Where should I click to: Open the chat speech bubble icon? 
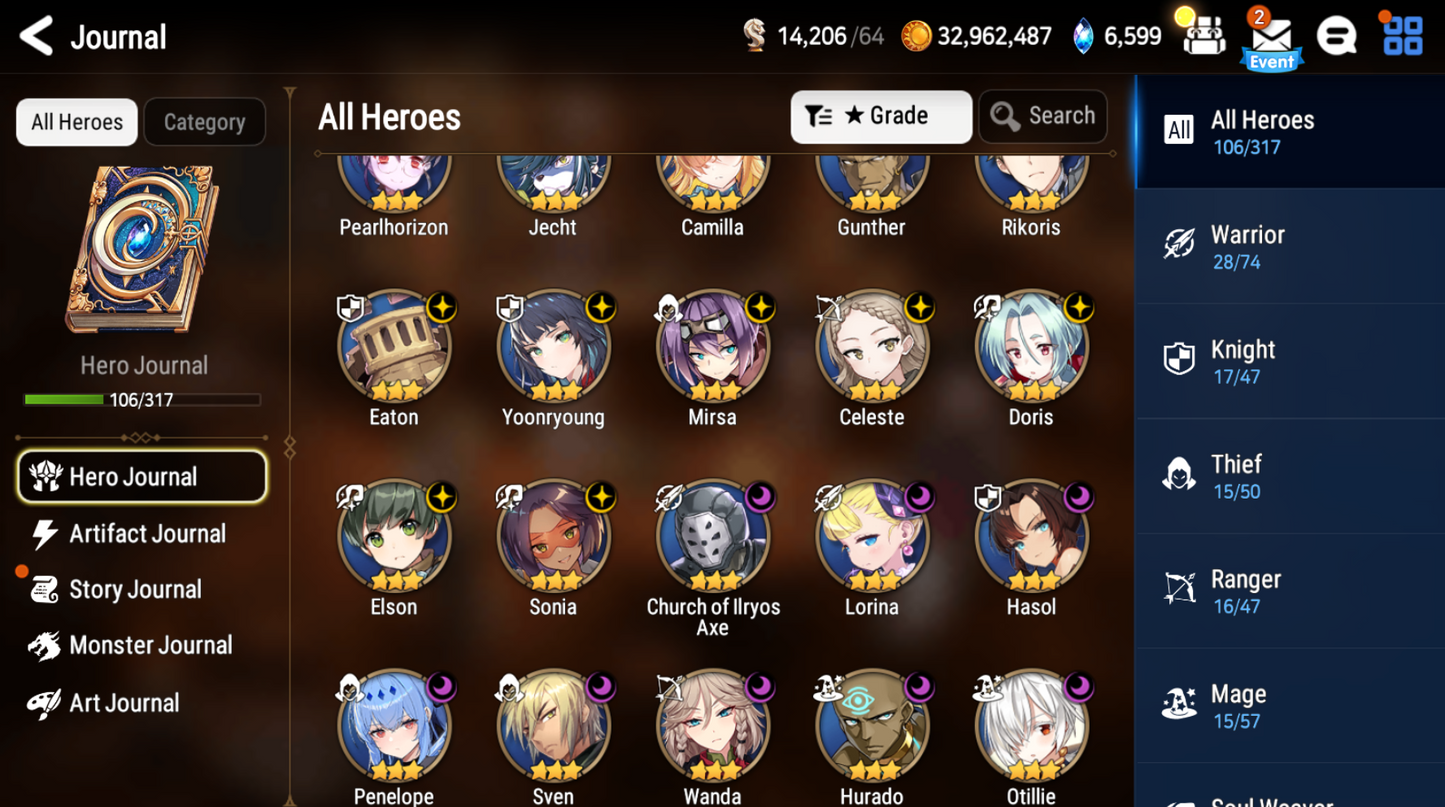[1337, 36]
